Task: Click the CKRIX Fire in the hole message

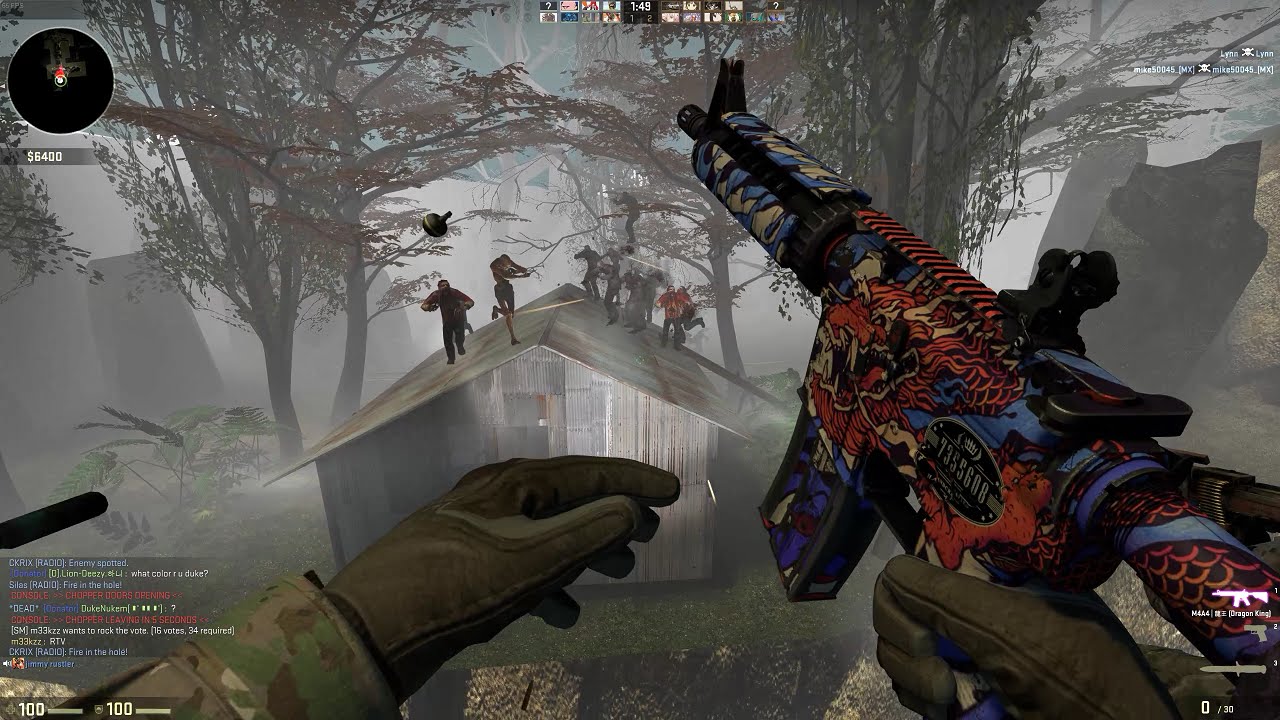Action: pos(69,651)
